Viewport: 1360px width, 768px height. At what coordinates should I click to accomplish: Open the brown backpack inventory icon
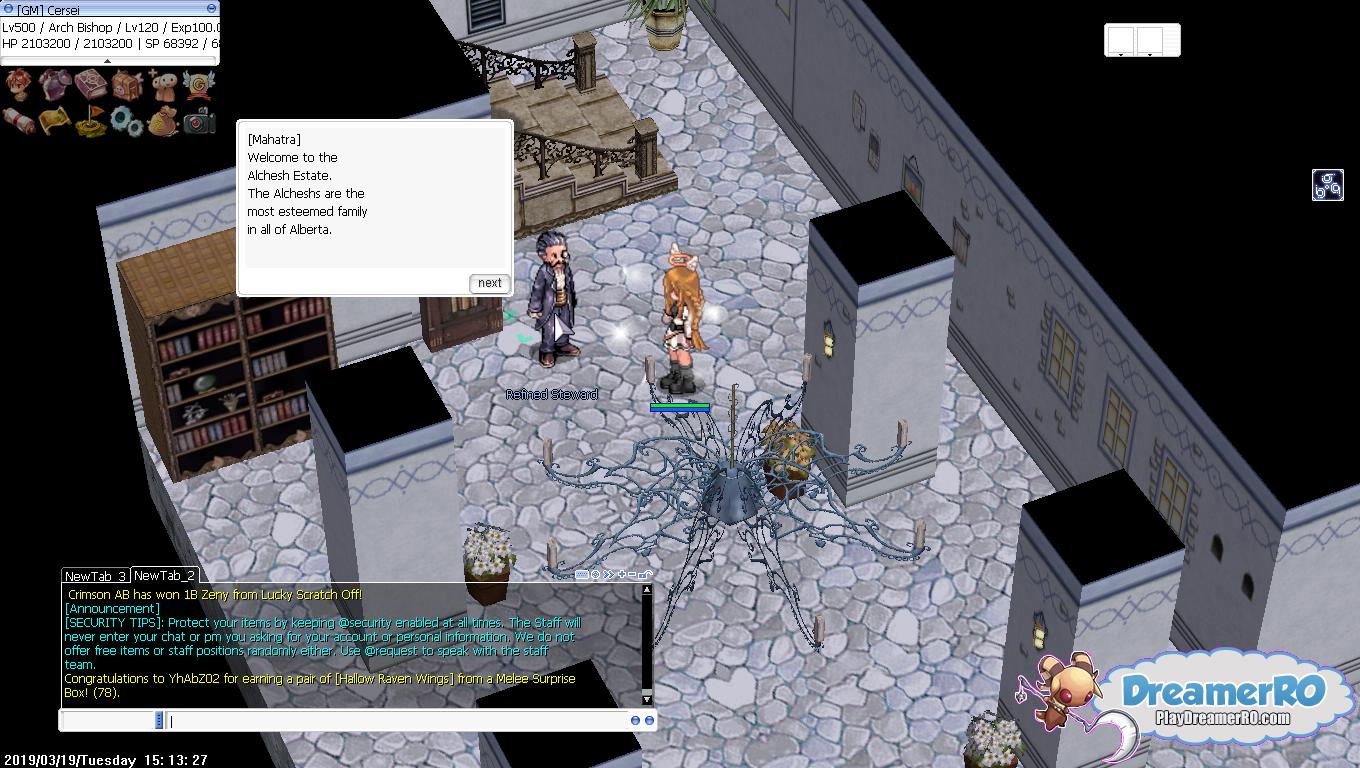tap(126, 85)
